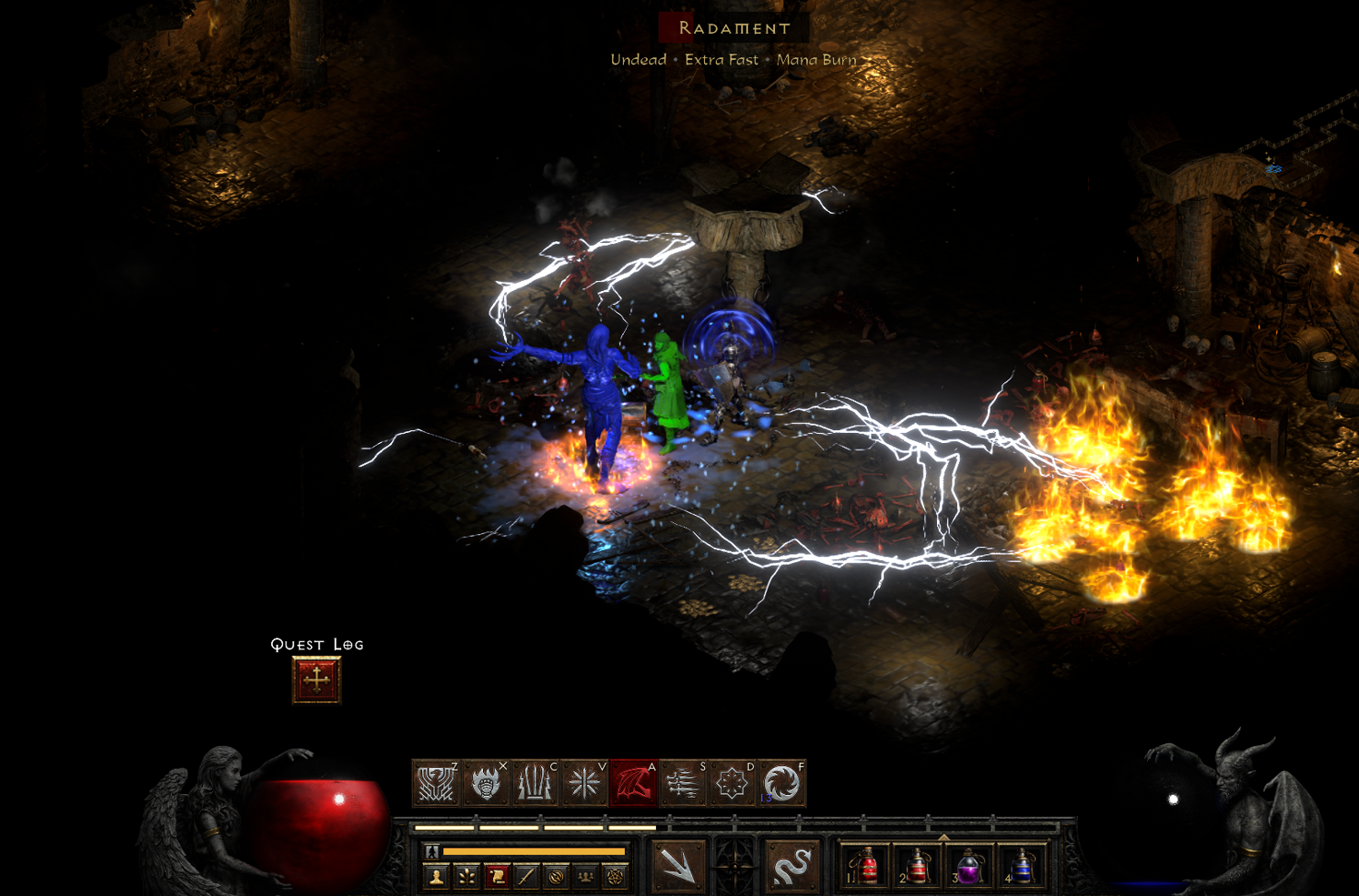Select the right-click serpent skill
1359x896 pixels.
(x=790, y=865)
